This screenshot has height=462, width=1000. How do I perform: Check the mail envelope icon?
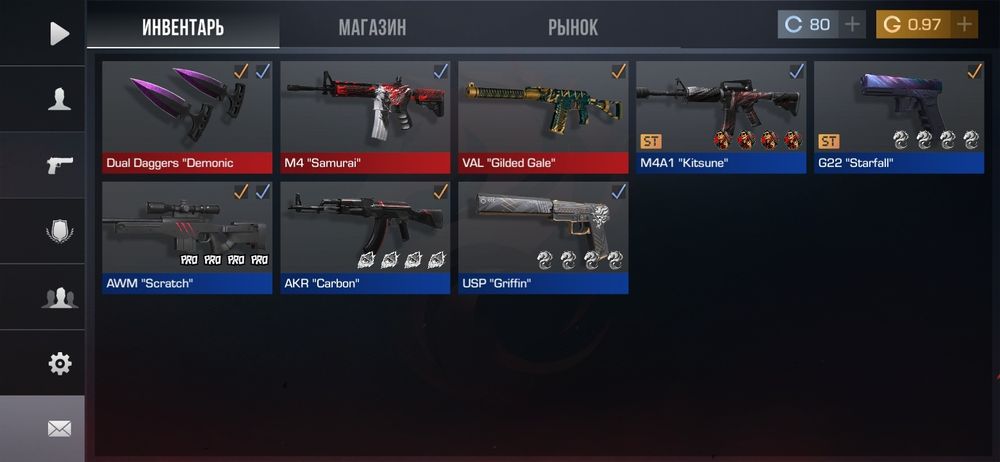[x=59, y=429]
